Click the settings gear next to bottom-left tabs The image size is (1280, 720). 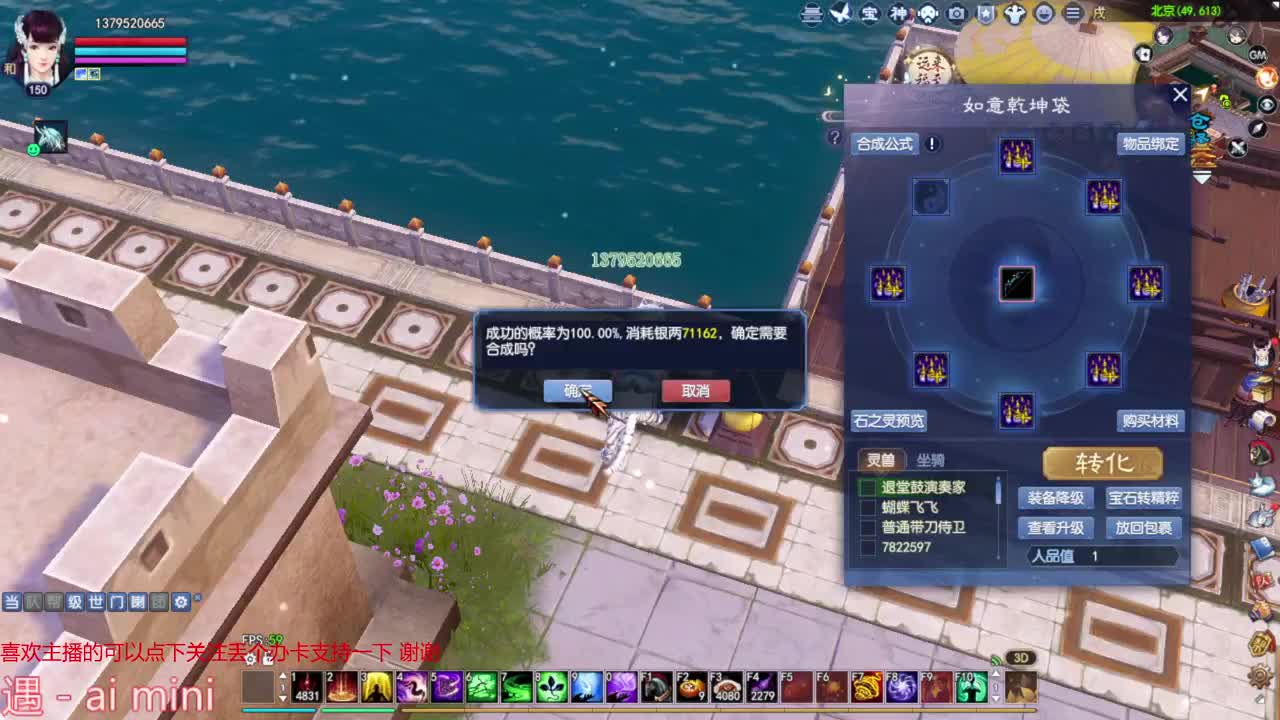(x=181, y=601)
